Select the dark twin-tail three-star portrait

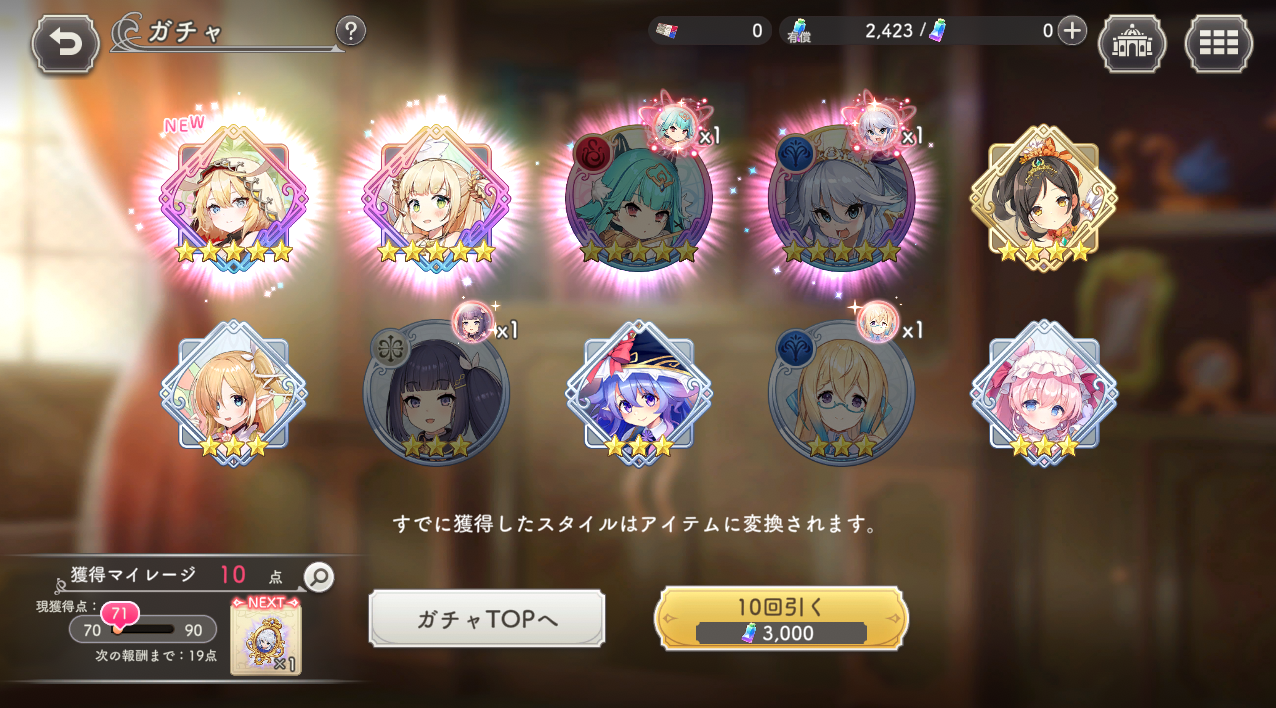[436, 393]
